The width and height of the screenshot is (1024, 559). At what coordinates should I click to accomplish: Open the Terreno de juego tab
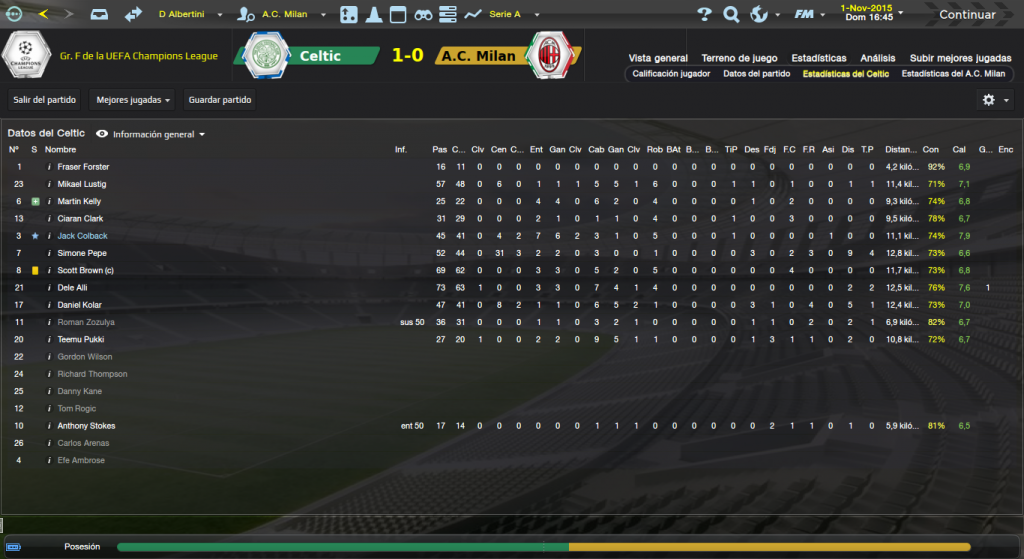(x=739, y=58)
